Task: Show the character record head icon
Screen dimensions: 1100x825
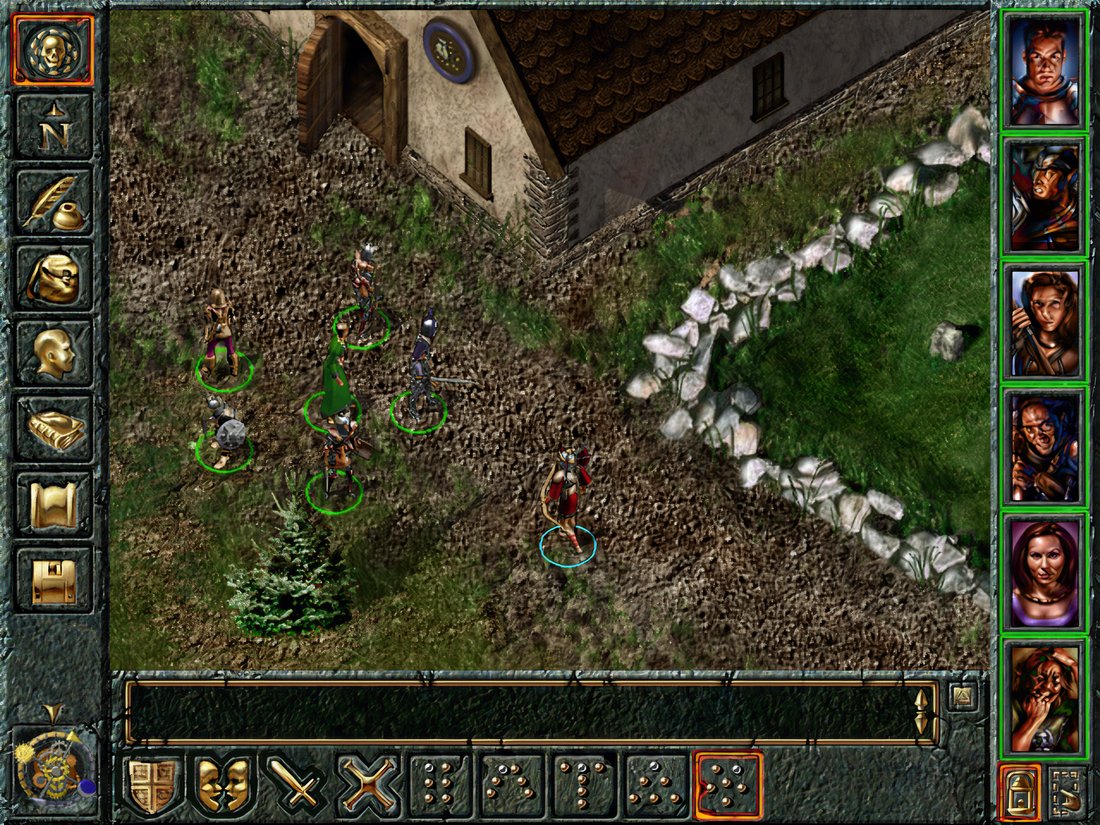Action: point(53,352)
